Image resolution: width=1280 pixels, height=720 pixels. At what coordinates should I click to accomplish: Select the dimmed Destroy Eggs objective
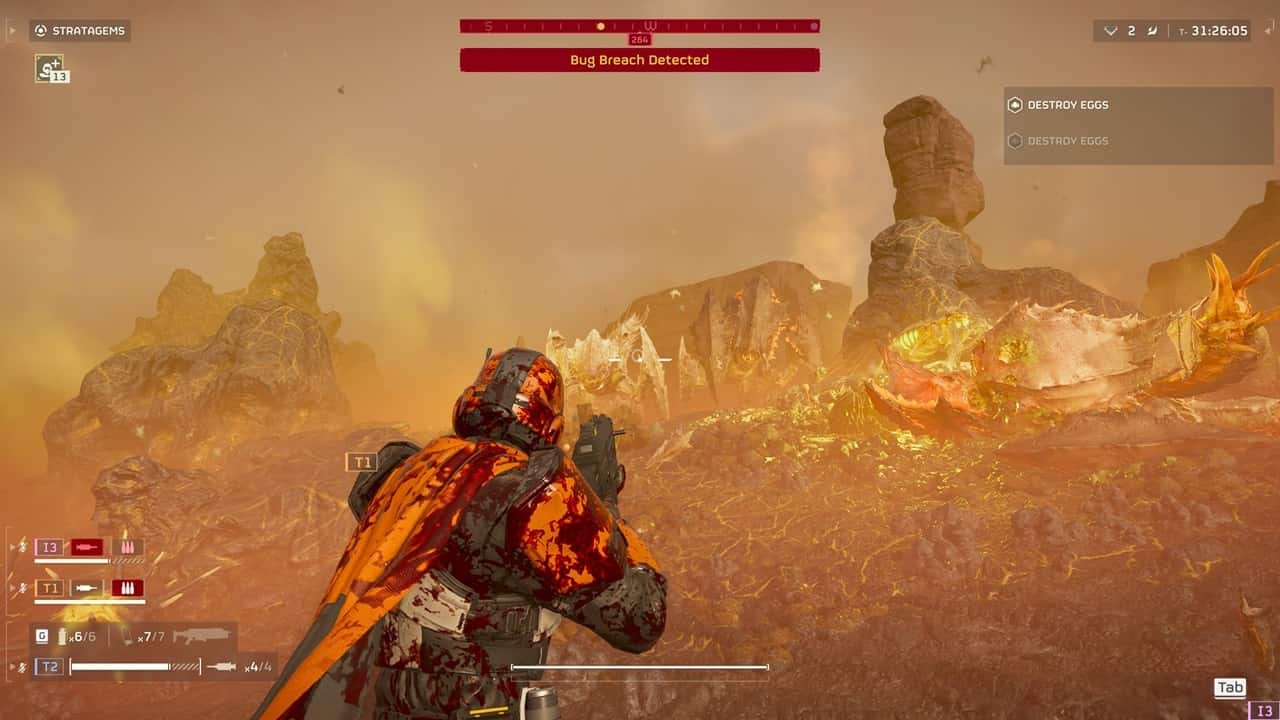tap(1068, 141)
